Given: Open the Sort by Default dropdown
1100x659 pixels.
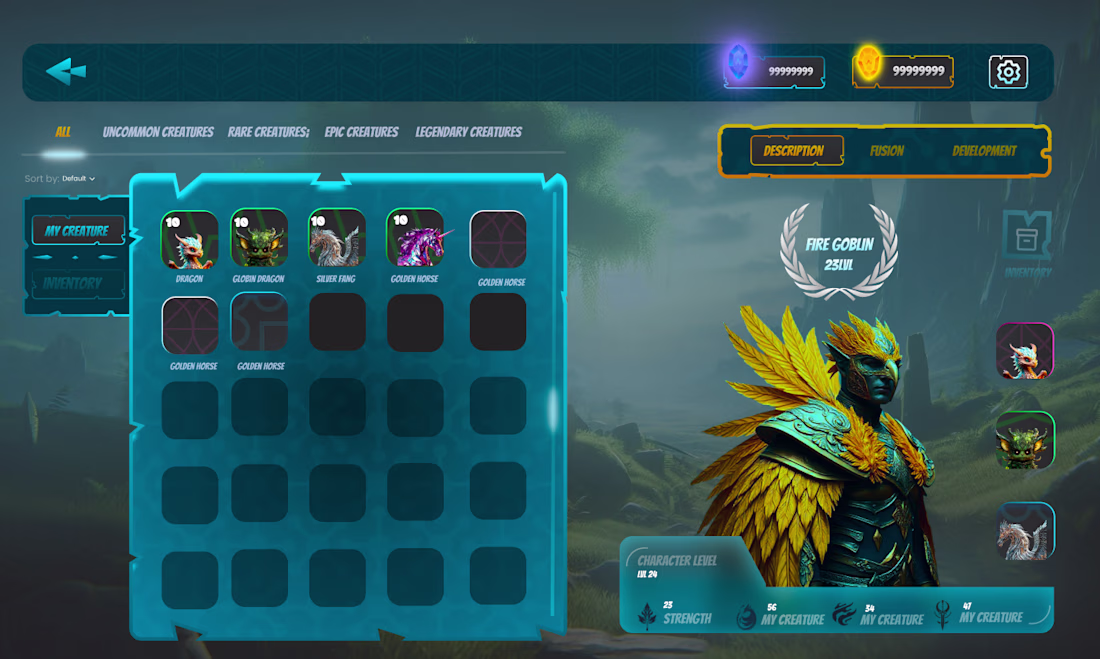Looking at the screenshot, I should (78, 179).
